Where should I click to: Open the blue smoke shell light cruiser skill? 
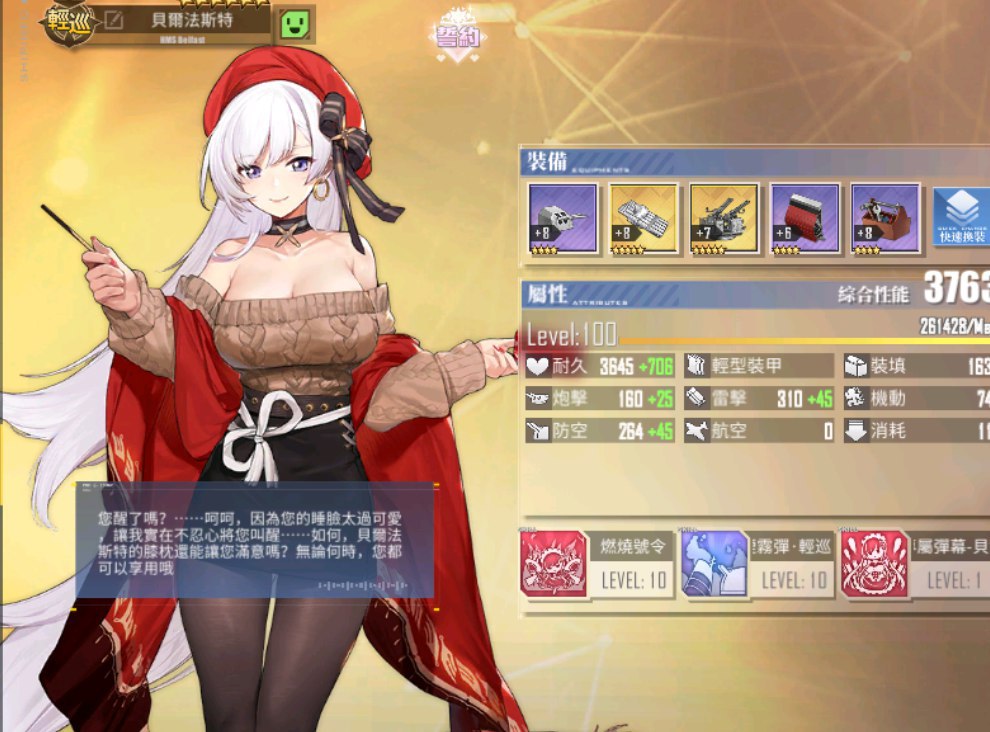(755, 564)
